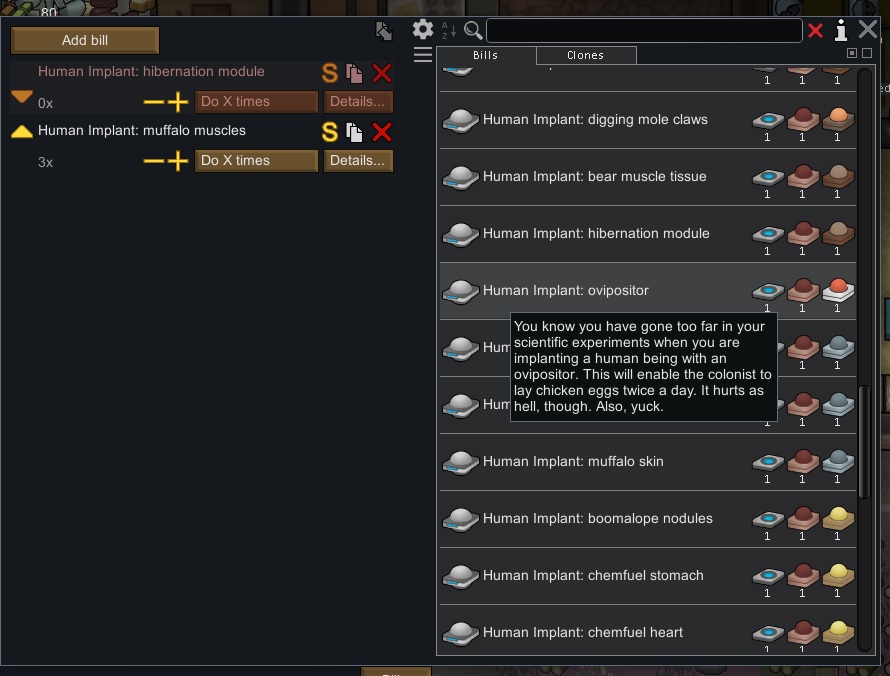Choose Human Implant: digging mole claws
The width and height of the screenshot is (890, 676).
[x=595, y=120]
